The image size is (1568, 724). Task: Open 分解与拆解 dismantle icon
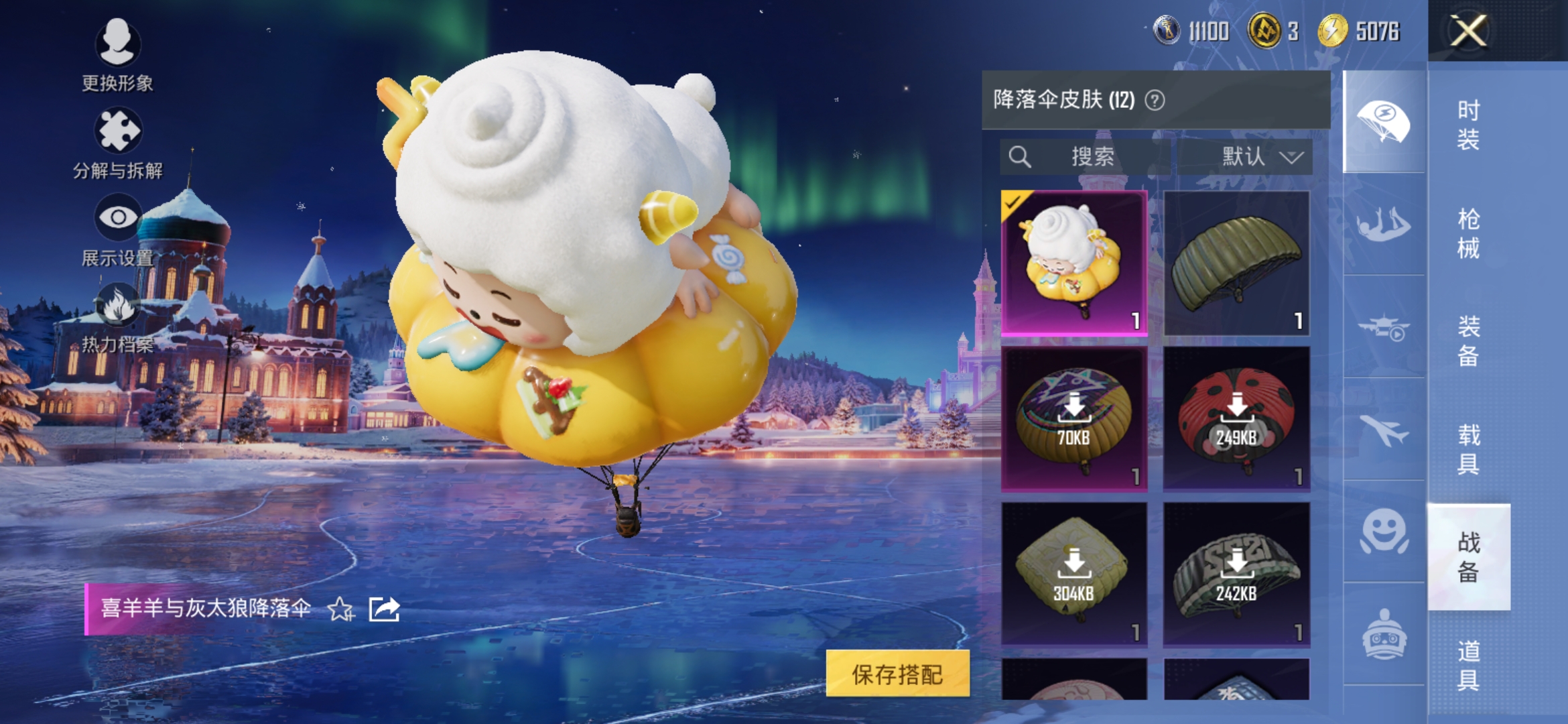coord(117,131)
